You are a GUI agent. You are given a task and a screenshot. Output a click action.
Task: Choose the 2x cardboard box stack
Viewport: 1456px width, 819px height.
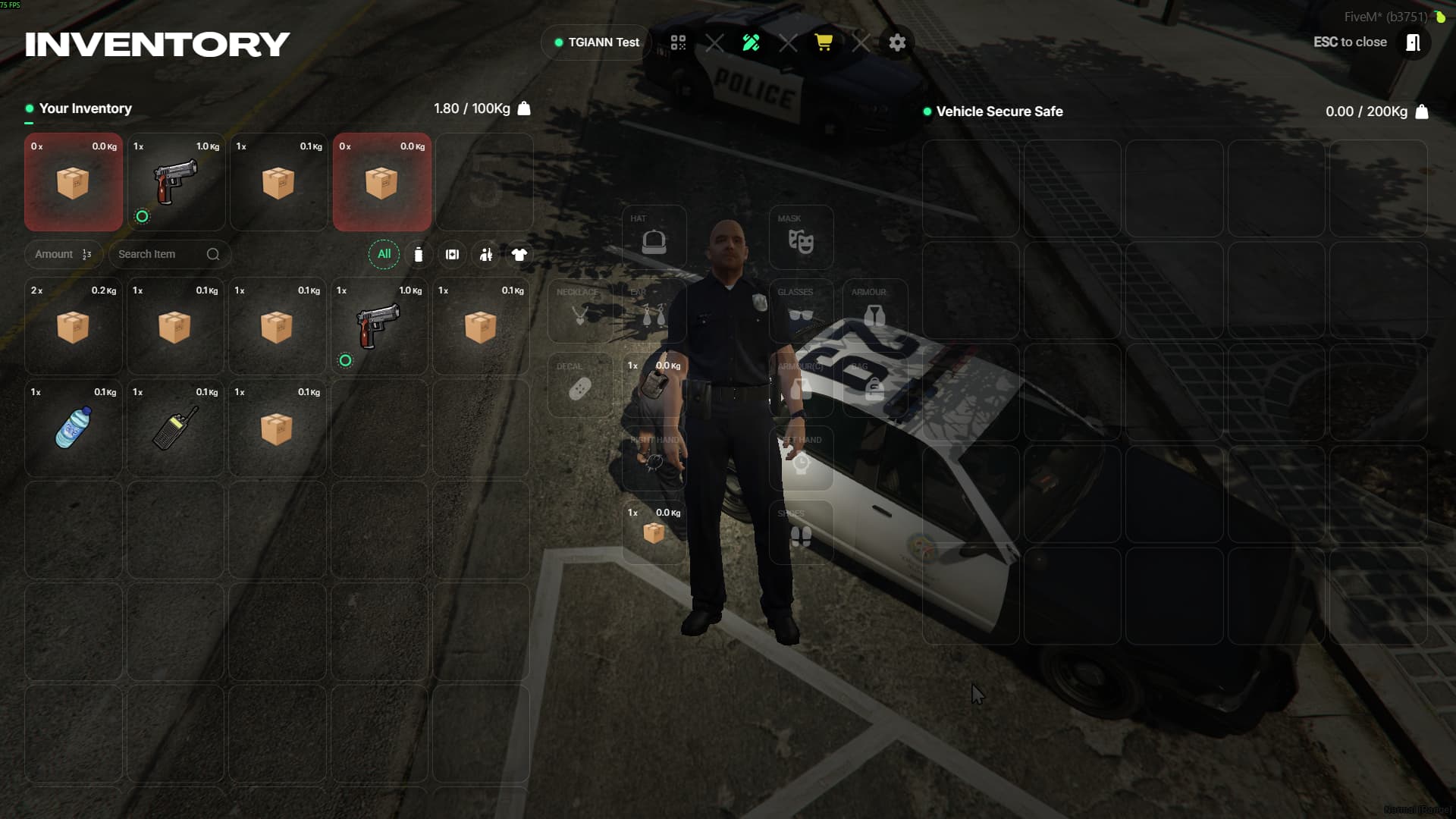73,326
